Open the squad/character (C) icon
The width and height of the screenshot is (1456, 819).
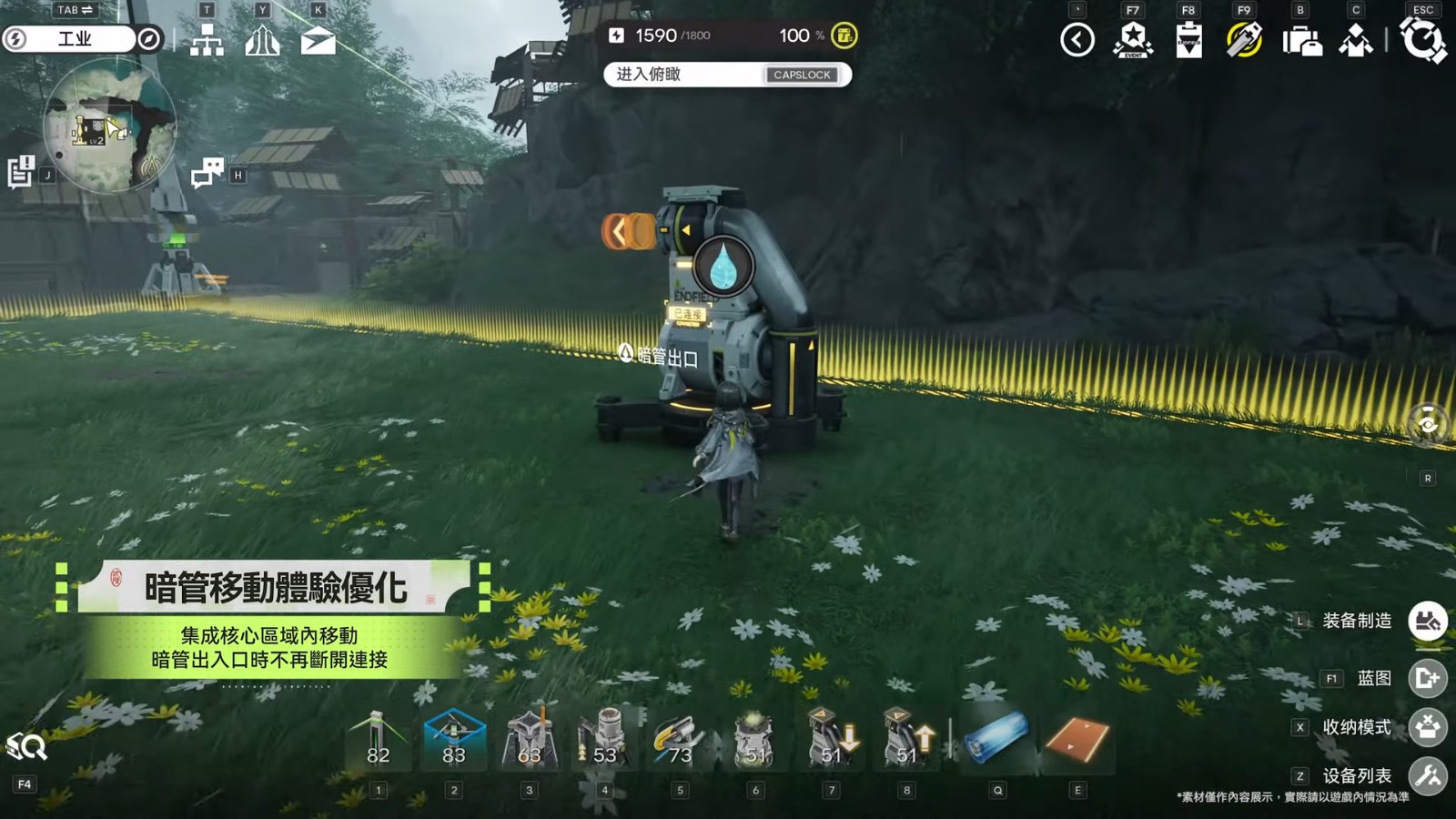pos(1356,41)
